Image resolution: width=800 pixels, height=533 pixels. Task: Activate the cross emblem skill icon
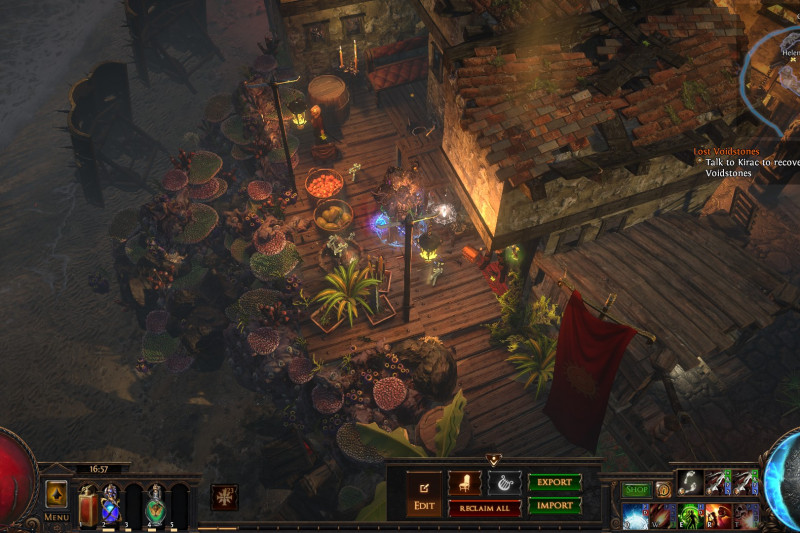click(225, 497)
